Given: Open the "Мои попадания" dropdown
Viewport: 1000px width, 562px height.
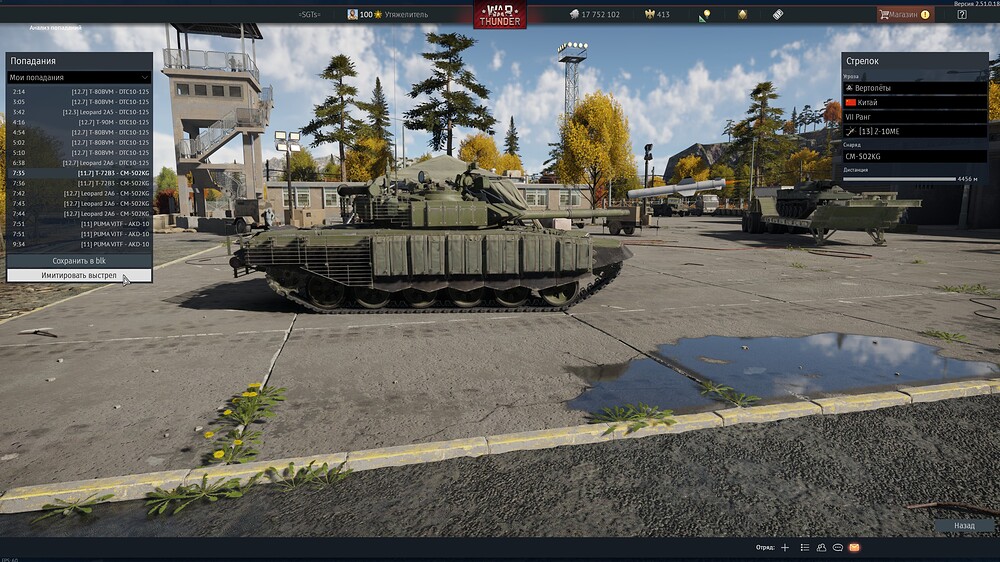Looking at the screenshot, I should pyautogui.click(x=79, y=77).
